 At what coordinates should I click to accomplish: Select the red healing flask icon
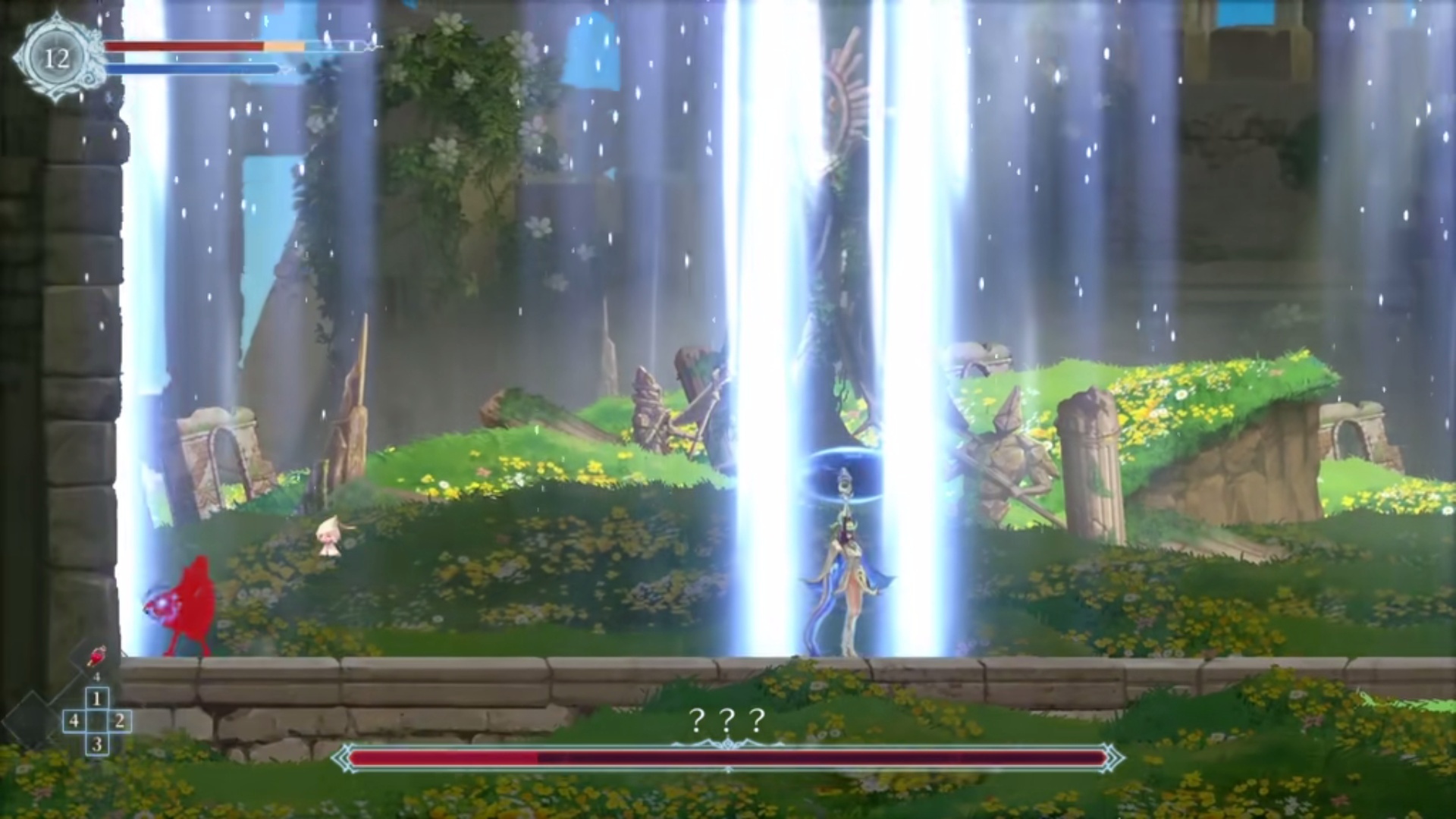(x=97, y=654)
